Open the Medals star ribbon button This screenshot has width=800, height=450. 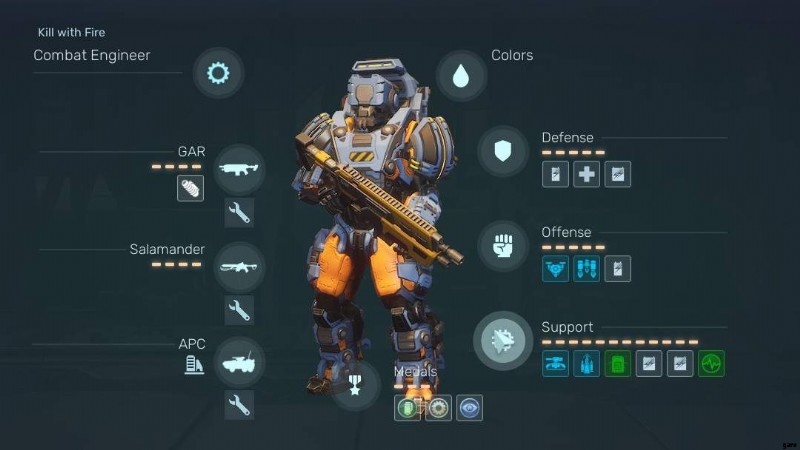coord(357,385)
